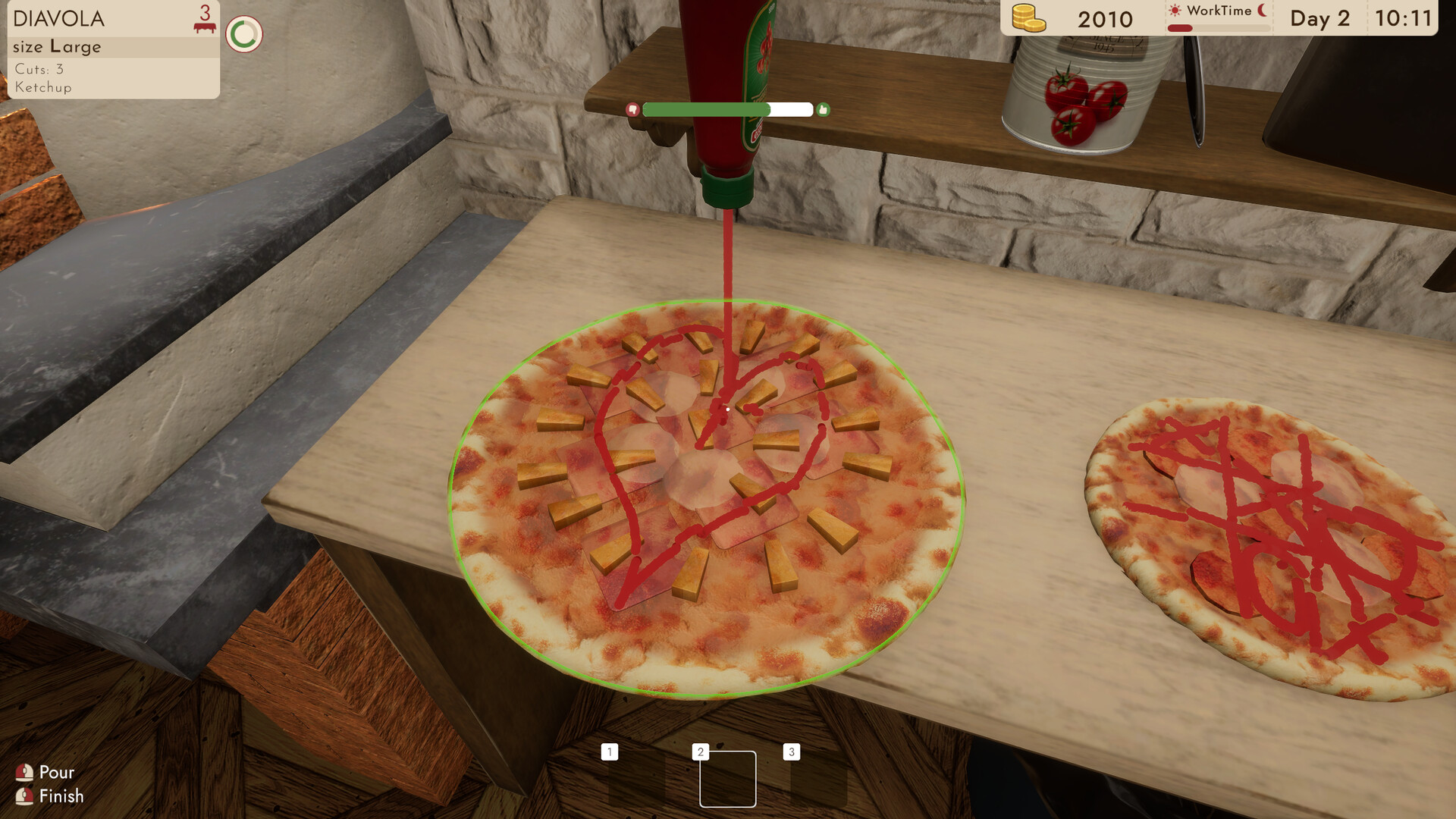Click the WorkTime progress bar
1456x819 pixels.
tap(1213, 29)
